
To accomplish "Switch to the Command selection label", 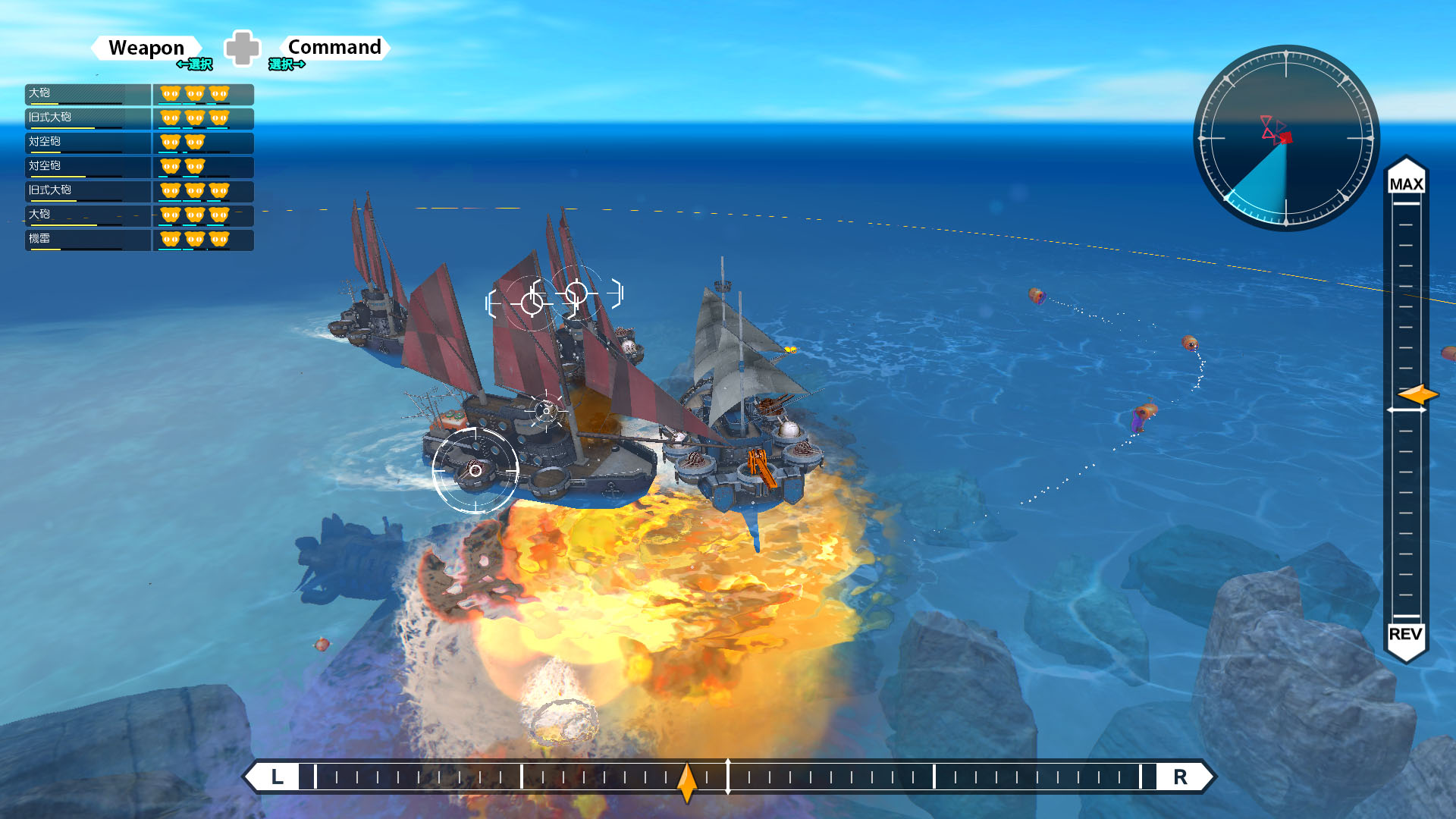I will 334,48.
